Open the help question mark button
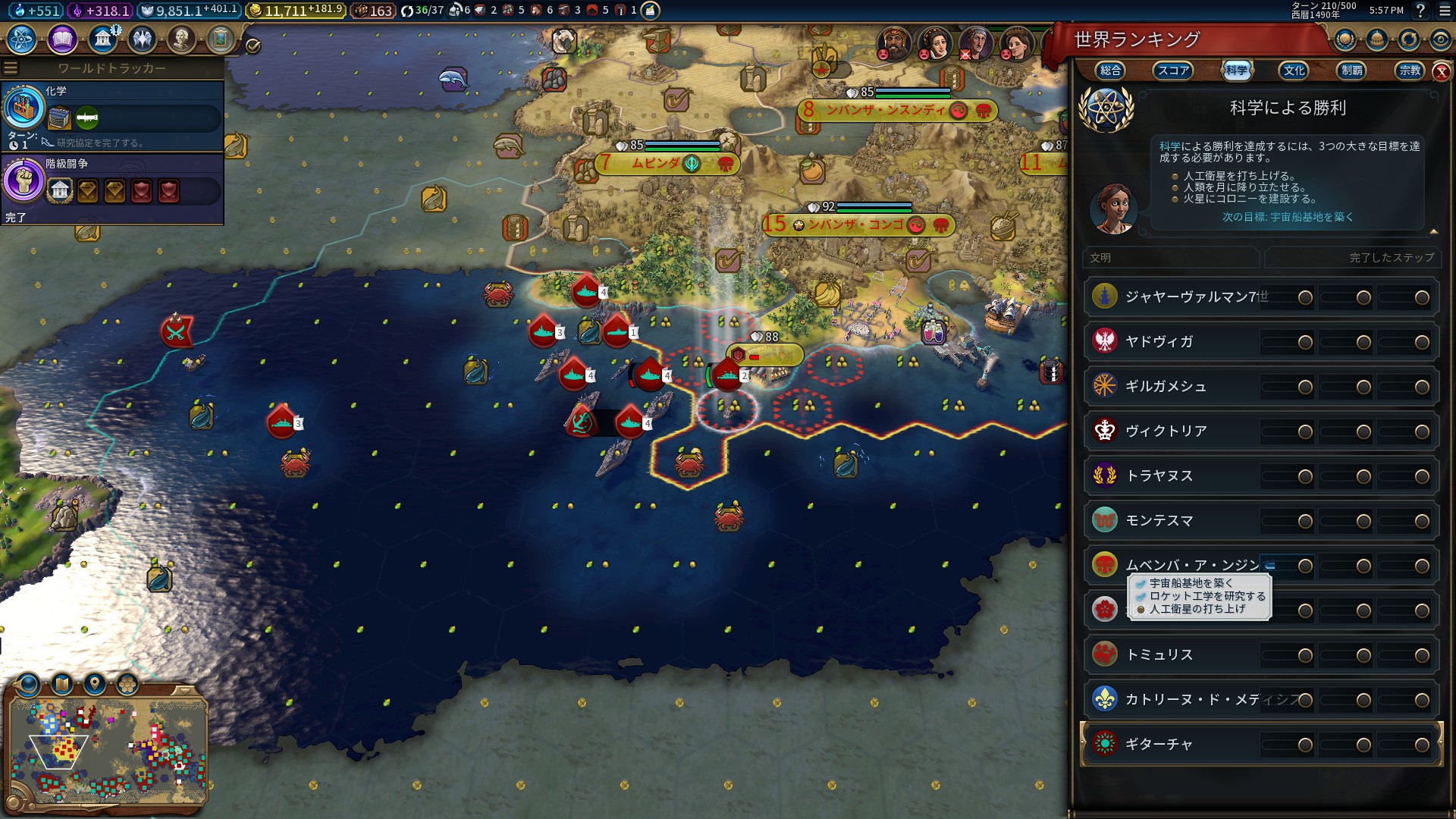Screen dimensions: 1456x819 1420,11
